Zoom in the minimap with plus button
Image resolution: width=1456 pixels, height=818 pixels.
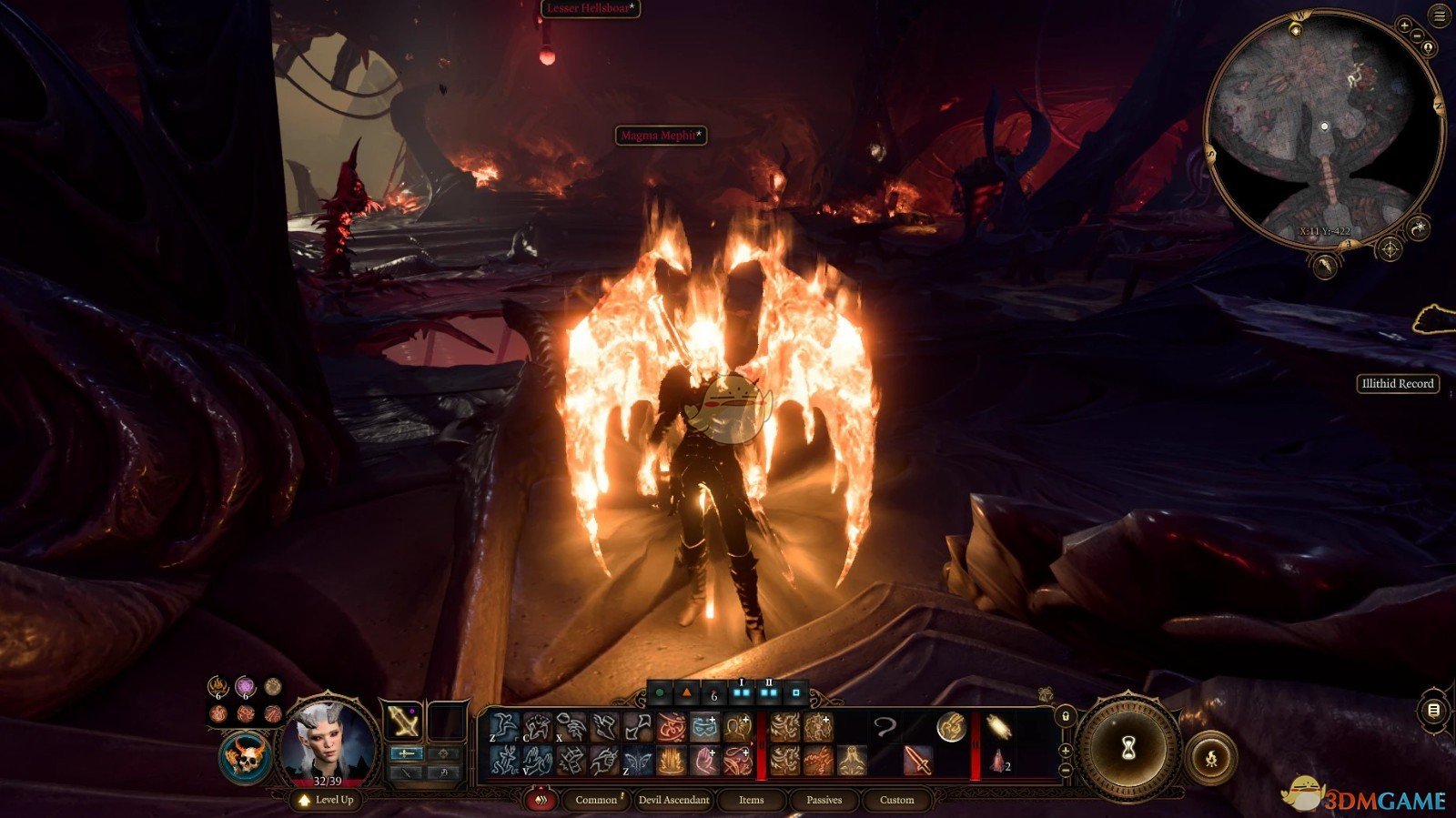point(1405,25)
